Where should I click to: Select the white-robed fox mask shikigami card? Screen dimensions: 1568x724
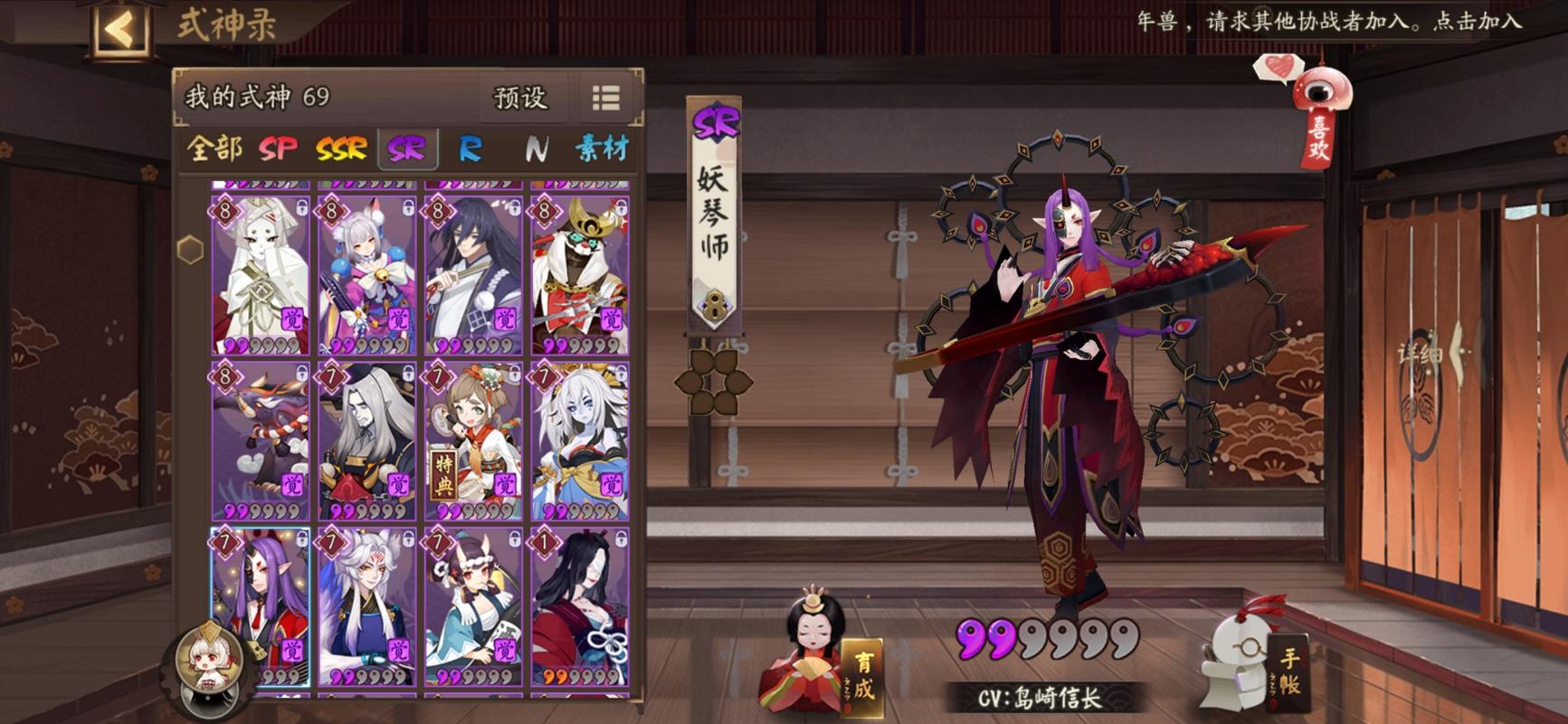(x=261, y=275)
